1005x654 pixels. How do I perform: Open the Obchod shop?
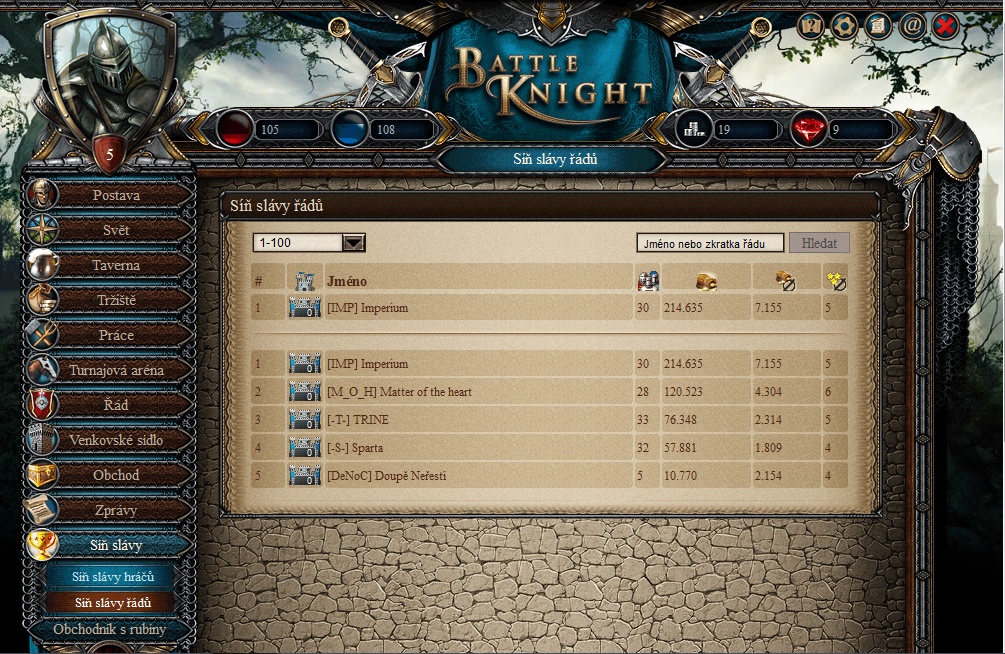click(116, 475)
